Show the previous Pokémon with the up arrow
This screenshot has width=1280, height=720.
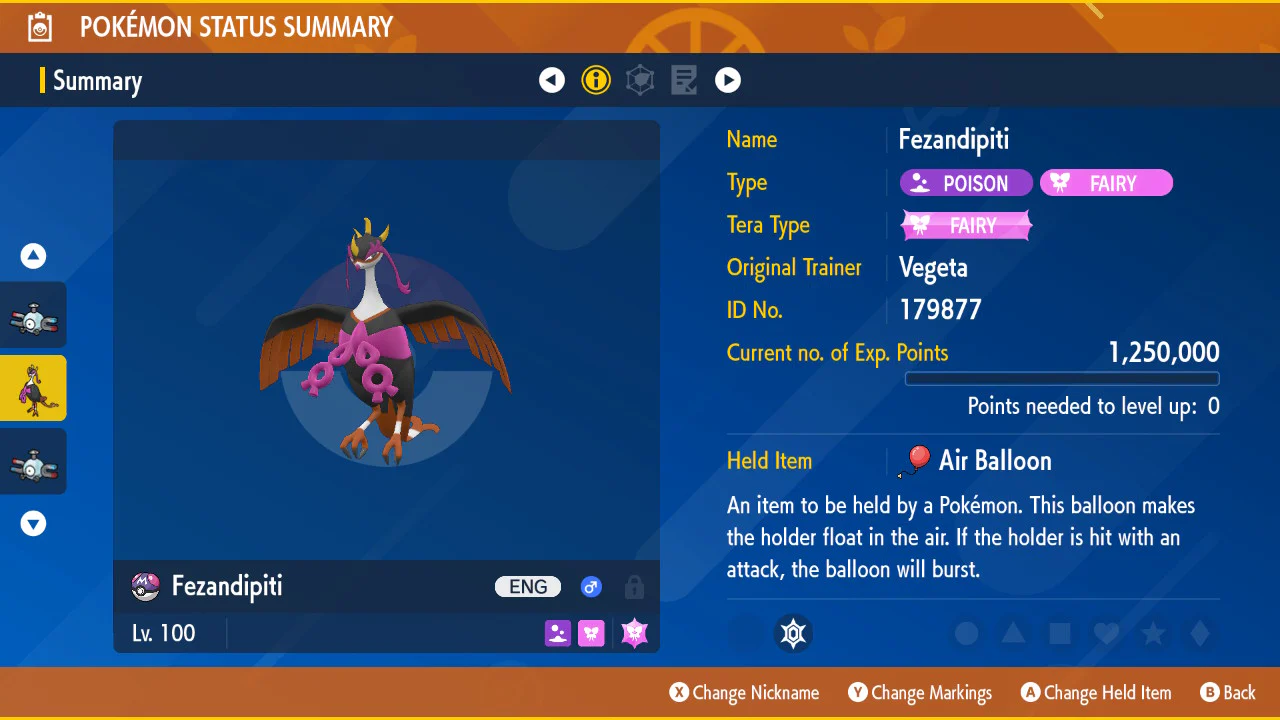pos(34,257)
